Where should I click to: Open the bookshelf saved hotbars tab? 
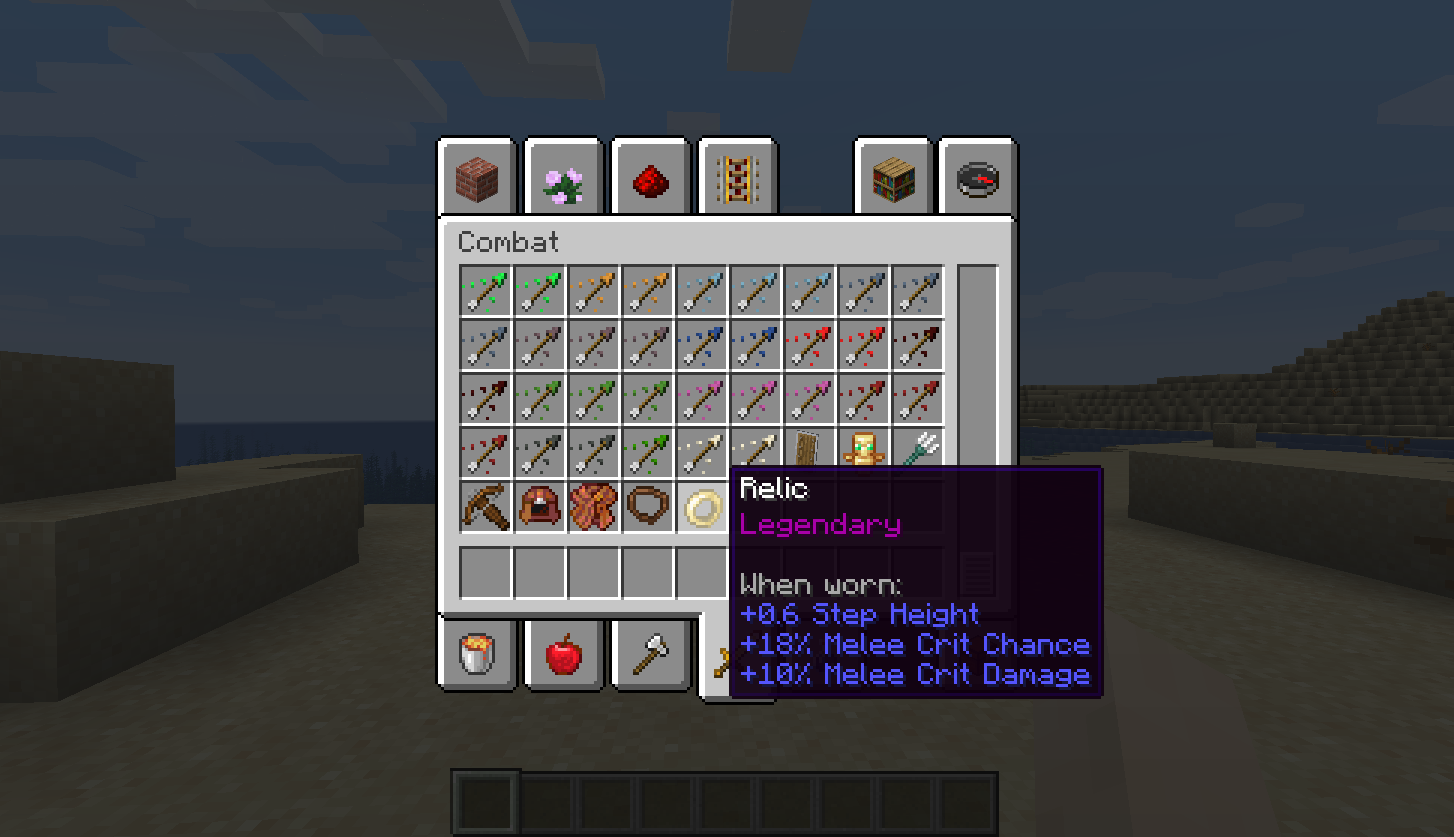pyautogui.click(x=892, y=181)
